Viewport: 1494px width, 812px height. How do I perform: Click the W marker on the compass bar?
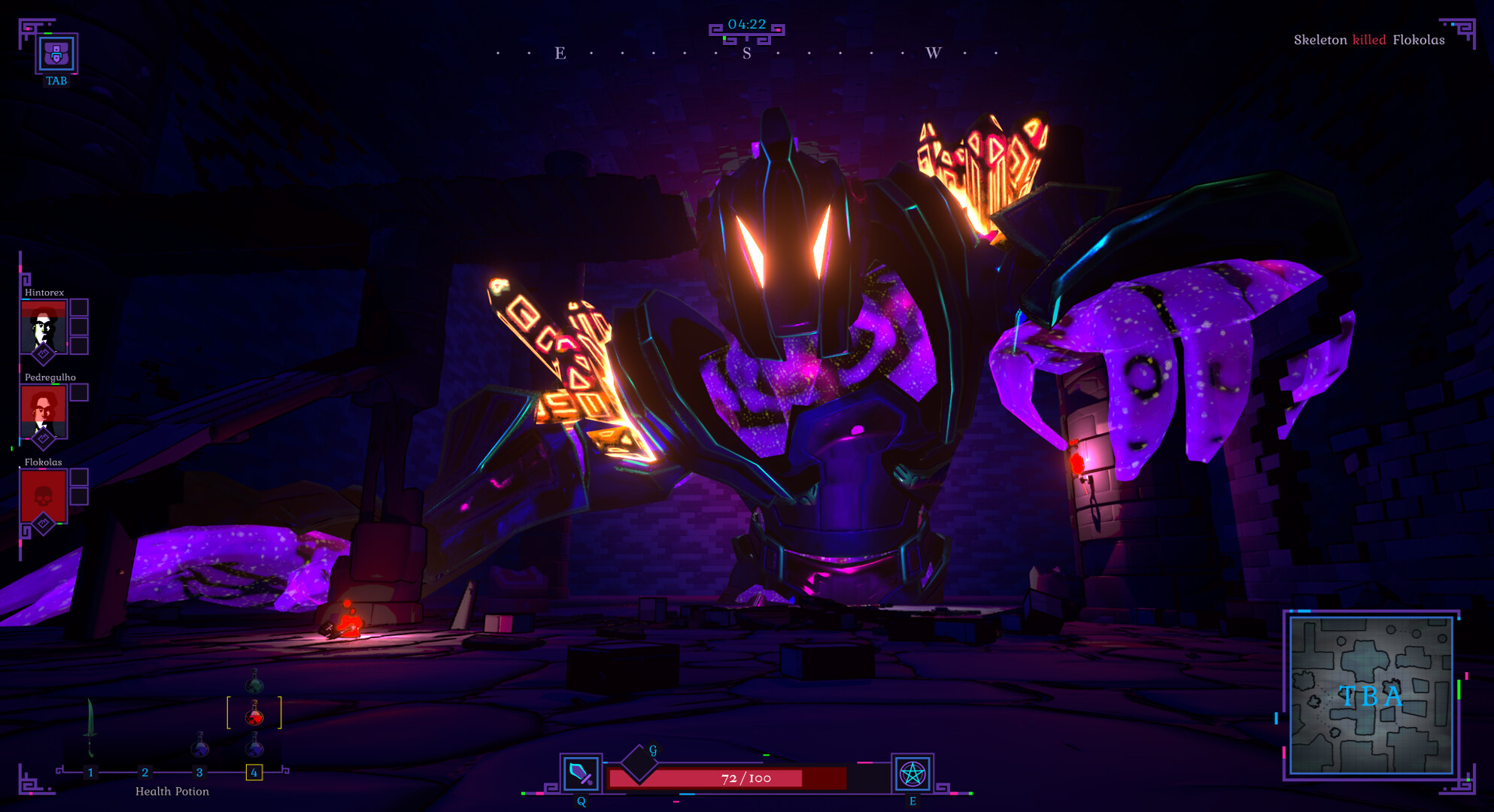click(x=933, y=54)
